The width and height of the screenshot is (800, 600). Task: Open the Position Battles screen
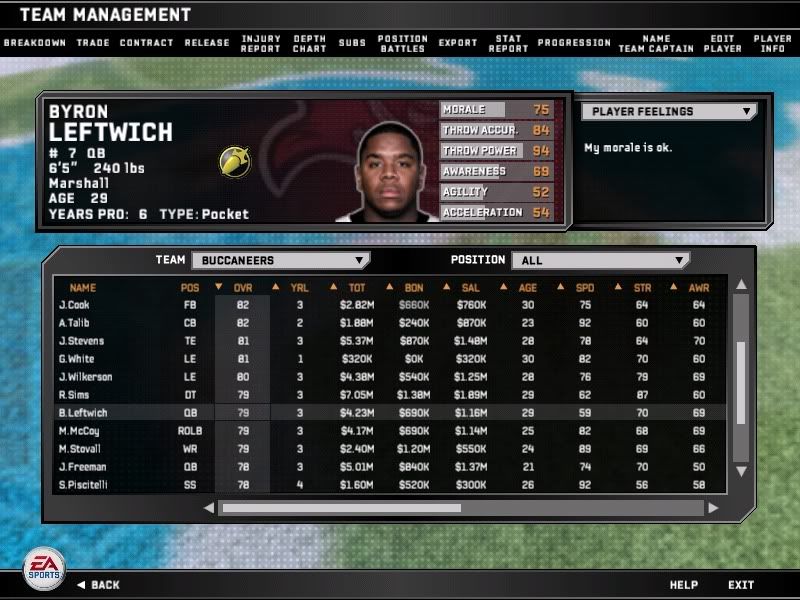click(x=403, y=43)
